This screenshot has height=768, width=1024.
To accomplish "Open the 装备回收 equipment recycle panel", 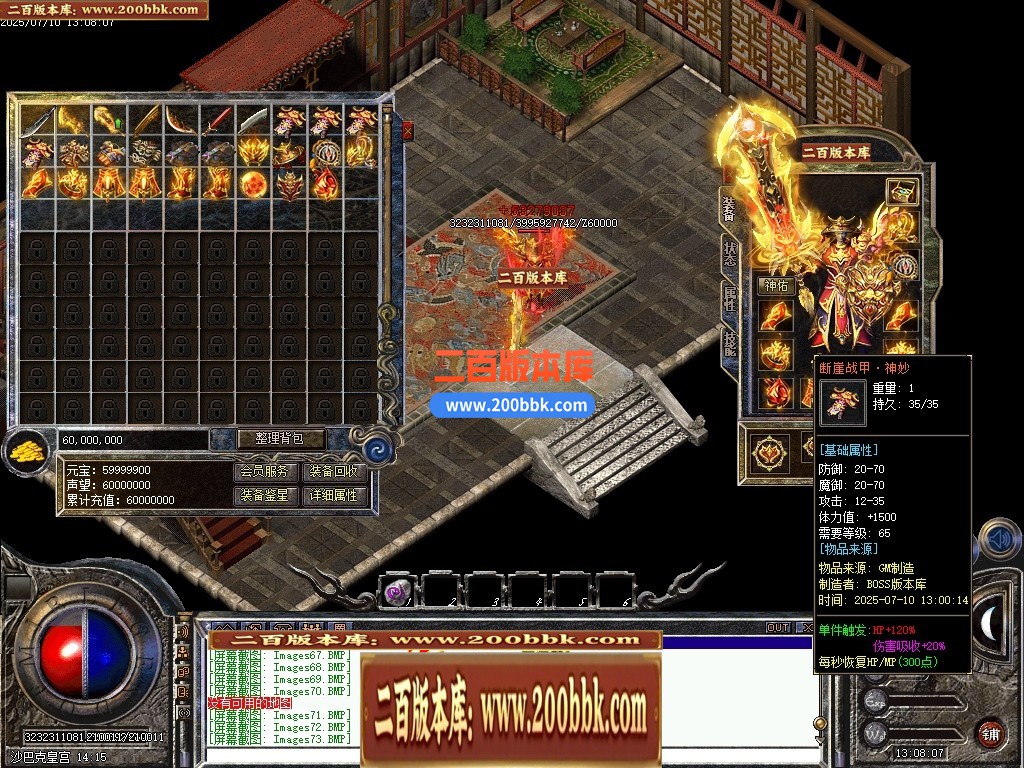I will pyautogui.click(x=334, y=472).
